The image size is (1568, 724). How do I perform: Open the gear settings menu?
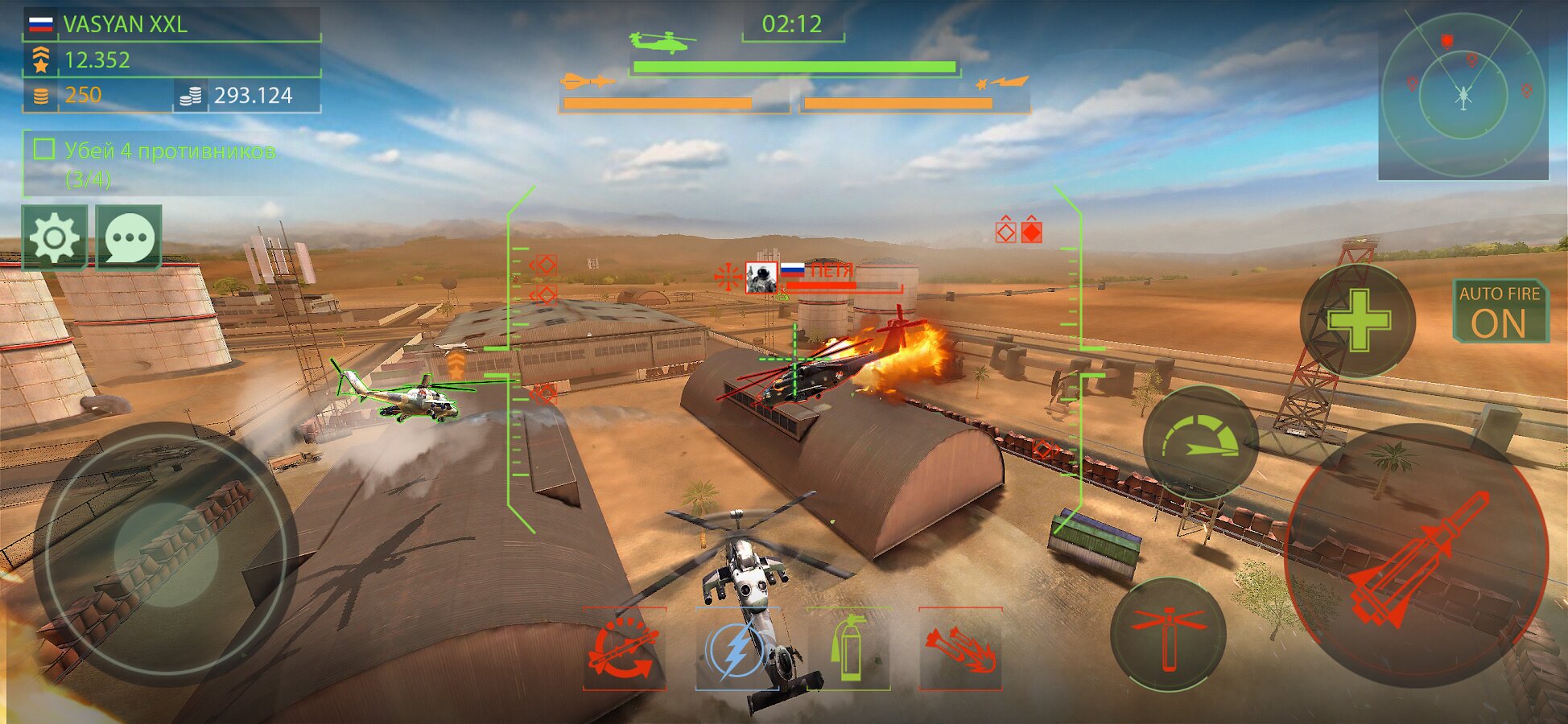(55, 237)
